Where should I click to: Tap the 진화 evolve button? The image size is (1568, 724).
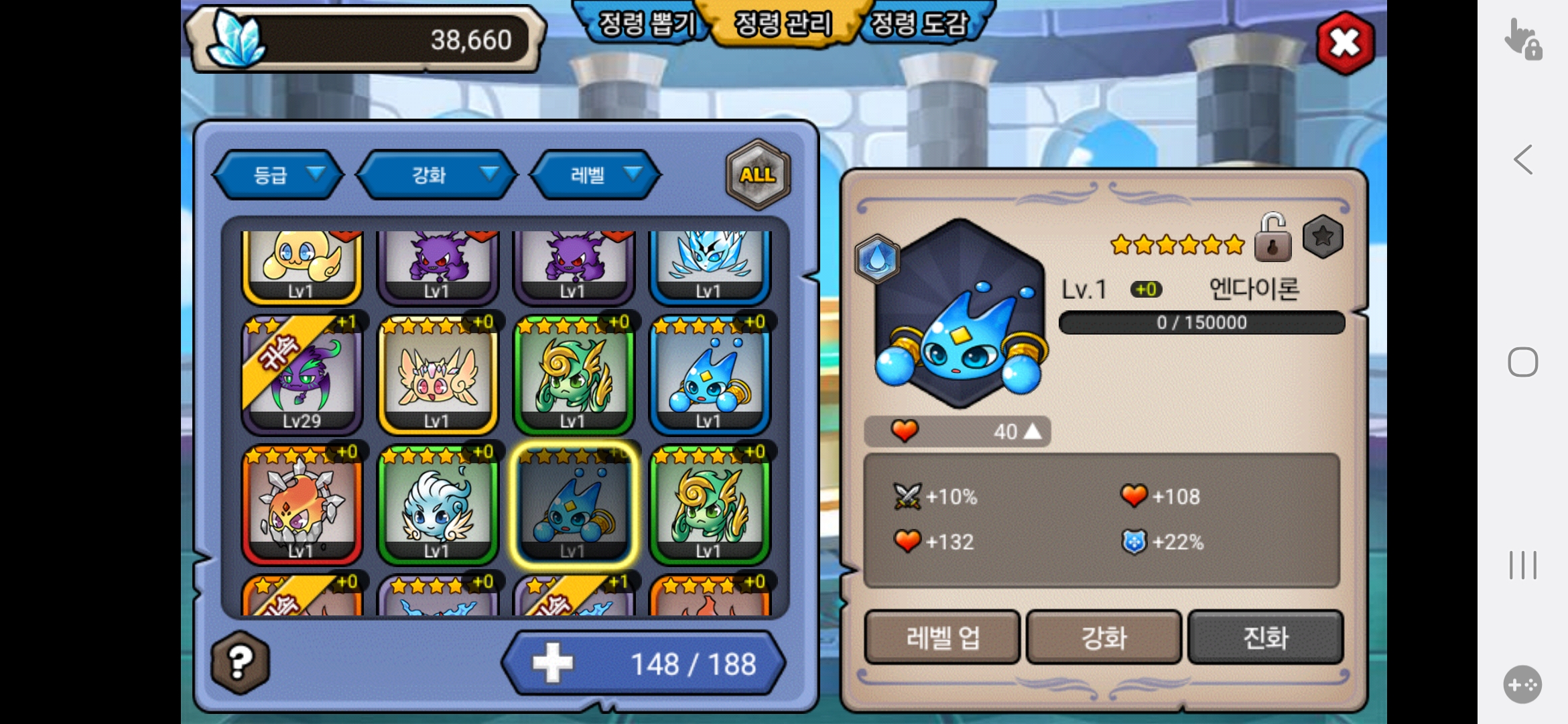[x=1265, y=637]
